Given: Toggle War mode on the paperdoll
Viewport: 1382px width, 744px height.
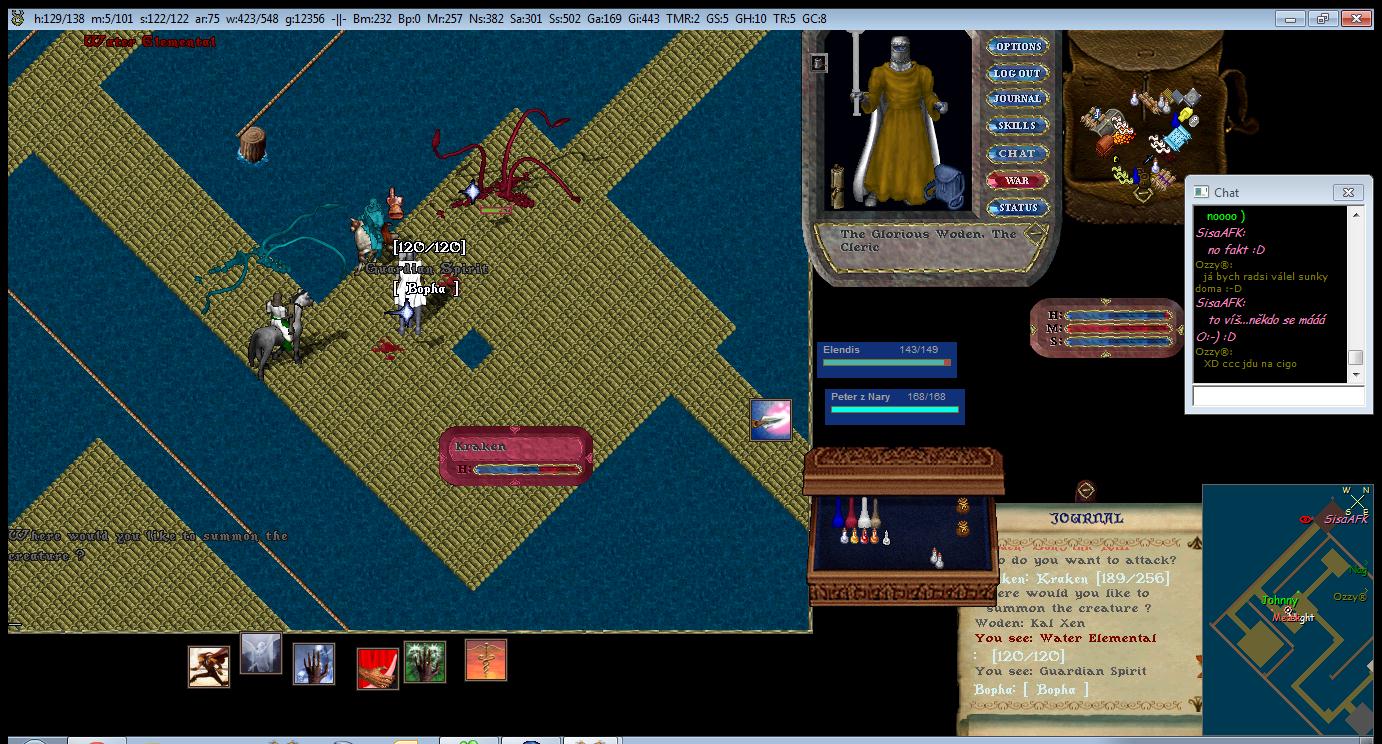Looking at the screenshot, I should pos(1017,181).
